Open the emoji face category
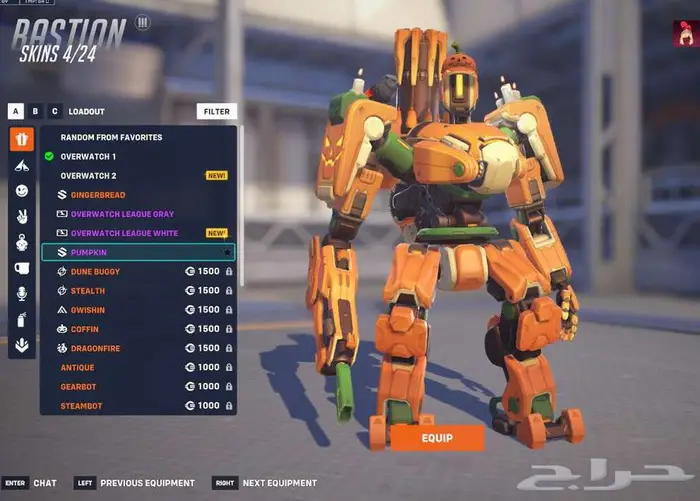This screenshot has width=700, height=501. click(22, 190)
